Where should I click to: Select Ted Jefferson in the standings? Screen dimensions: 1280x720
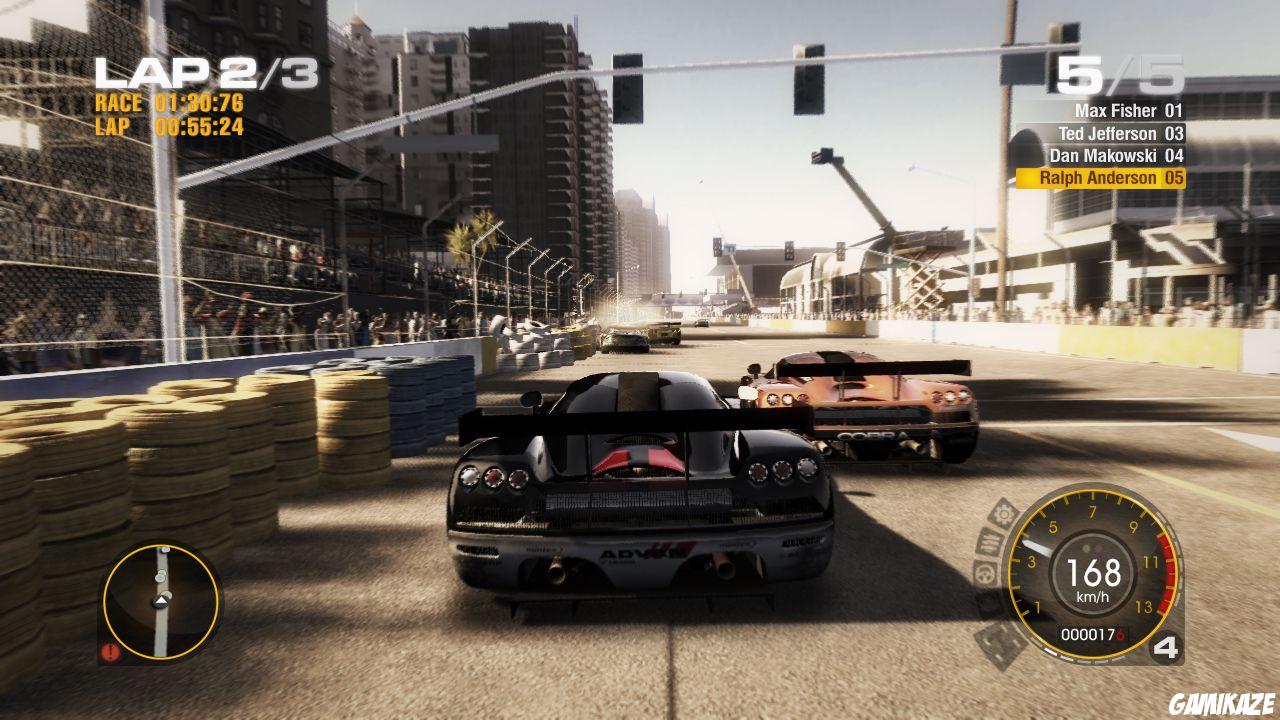[x=1110, y=132]
